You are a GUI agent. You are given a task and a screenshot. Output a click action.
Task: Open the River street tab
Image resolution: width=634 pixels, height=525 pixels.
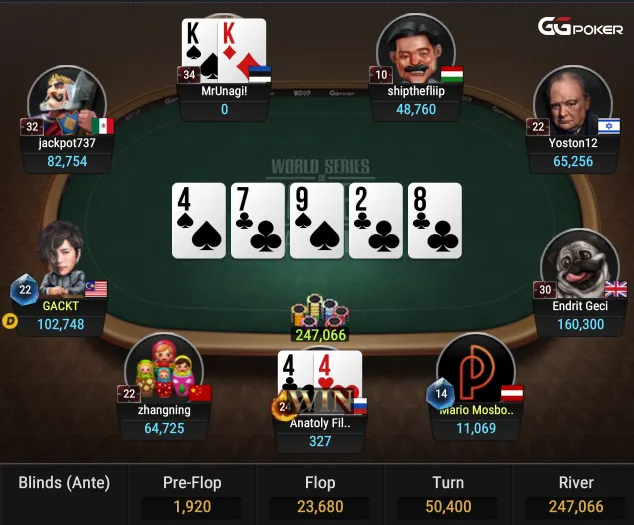(x=577, y=494)
